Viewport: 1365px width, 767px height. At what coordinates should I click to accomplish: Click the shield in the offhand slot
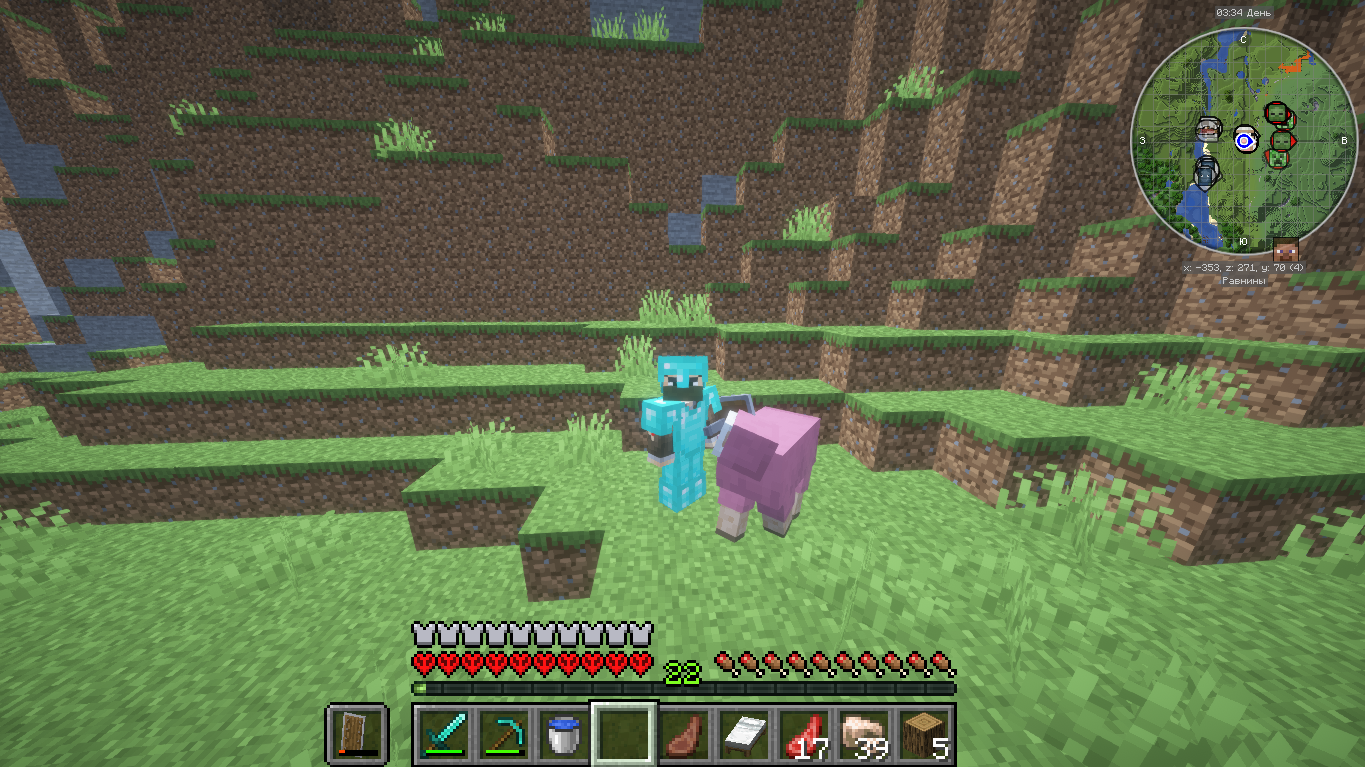356,734
